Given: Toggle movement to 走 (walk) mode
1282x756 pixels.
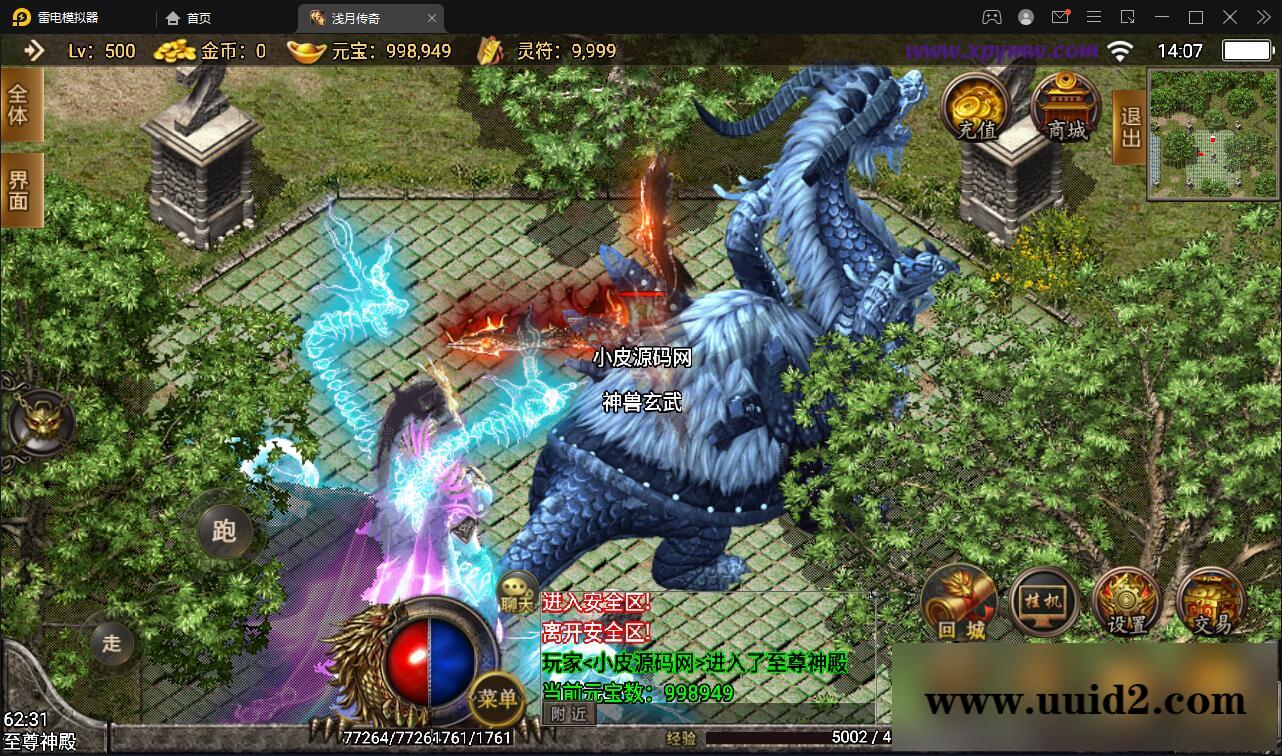Looking at the screenshot, I should pos(112,645).
